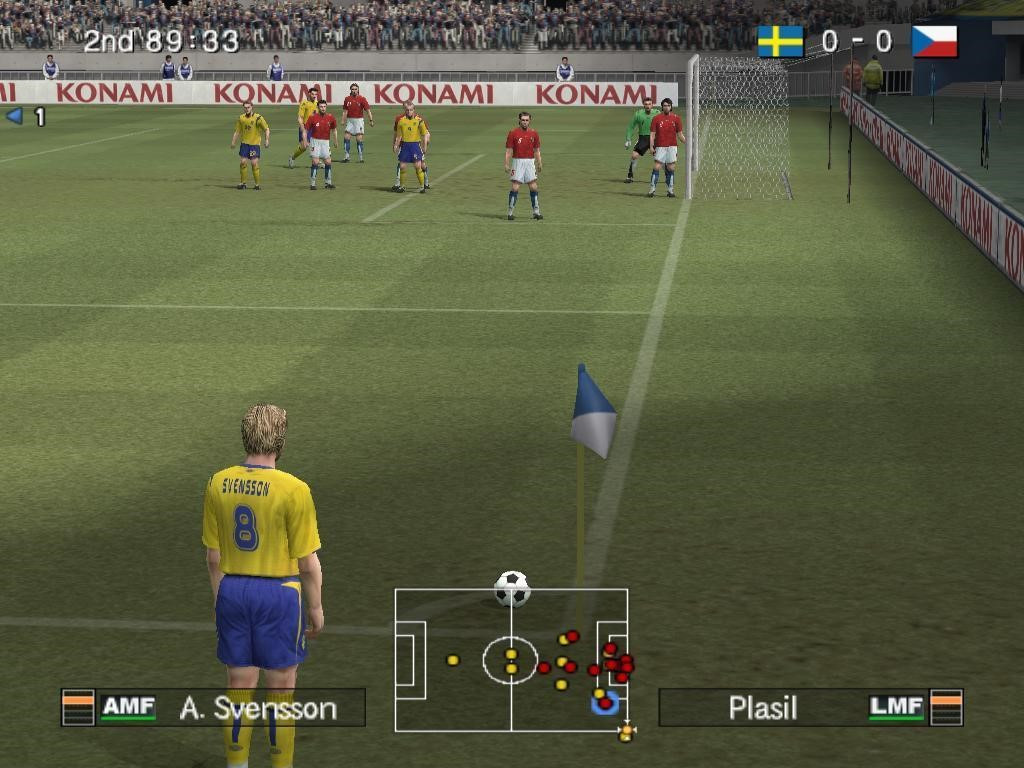Click the stamina gauge beside A. Svensson
The image size is (1024, 768).
click(78, 707)
